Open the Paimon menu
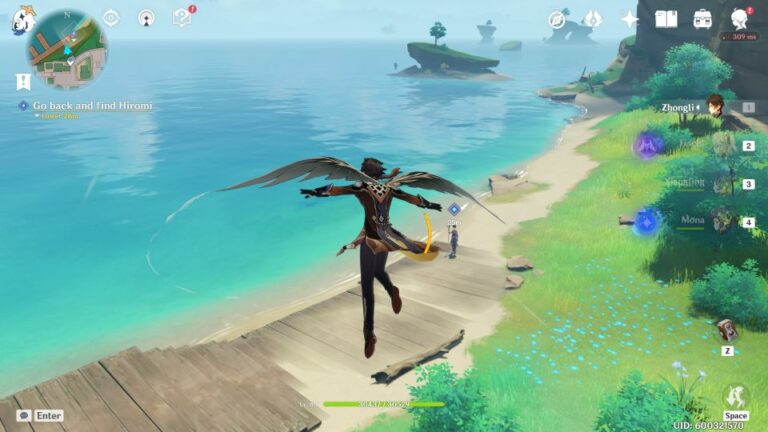 coord(23,20)
